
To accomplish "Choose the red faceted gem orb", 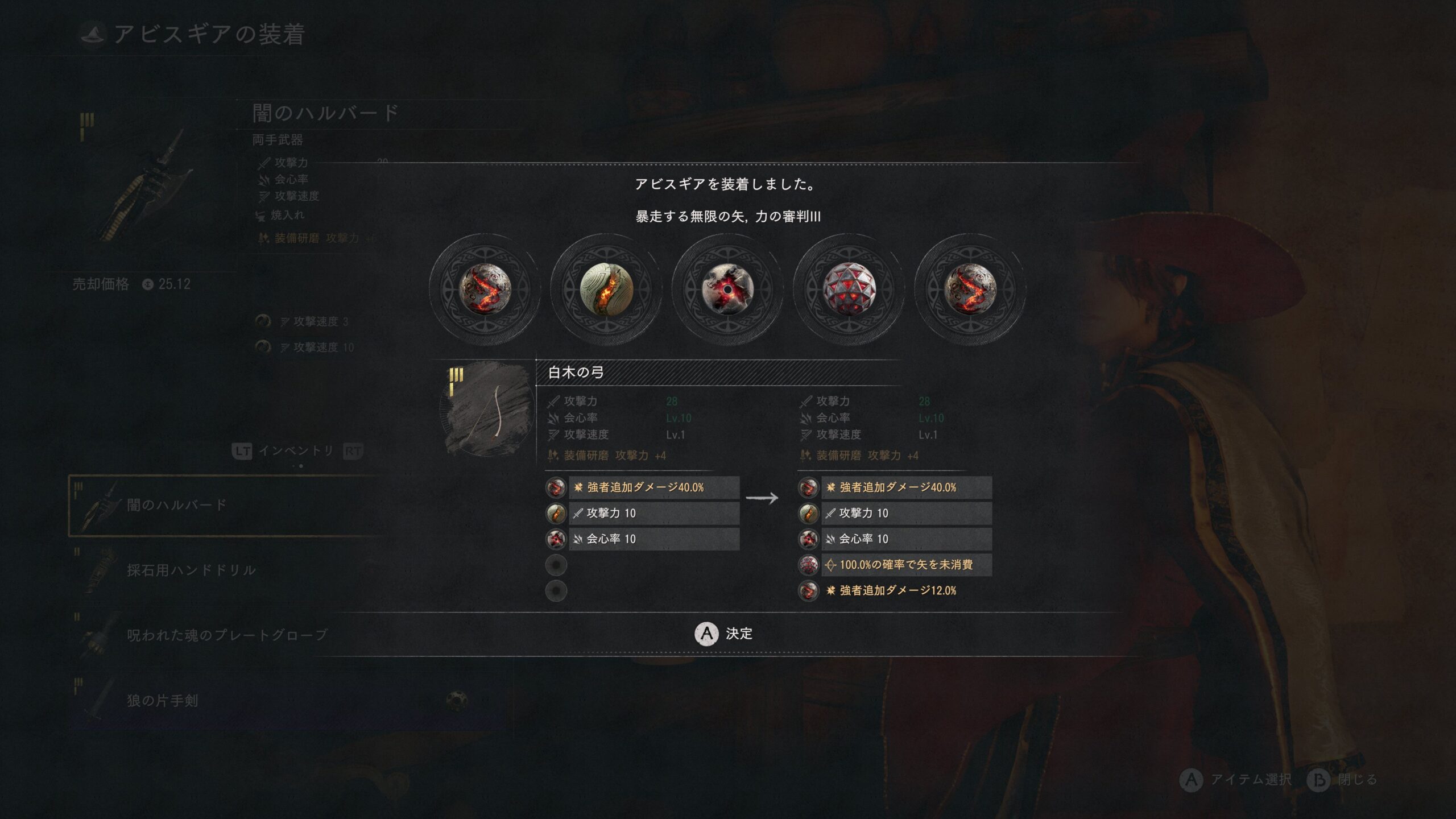I will tap(849, 289).
